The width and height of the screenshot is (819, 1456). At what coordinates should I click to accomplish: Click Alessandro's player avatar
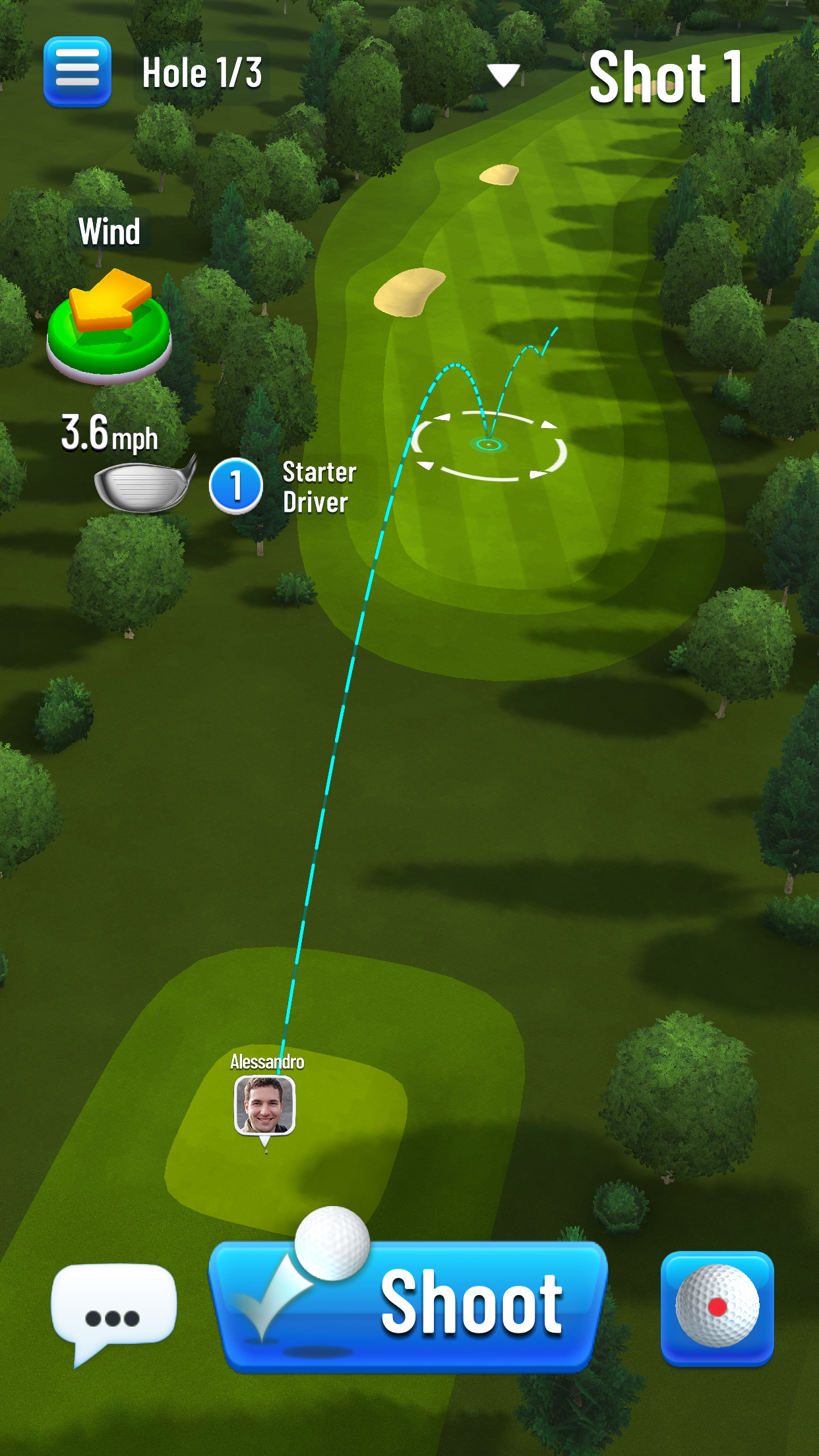[265, 1105]
